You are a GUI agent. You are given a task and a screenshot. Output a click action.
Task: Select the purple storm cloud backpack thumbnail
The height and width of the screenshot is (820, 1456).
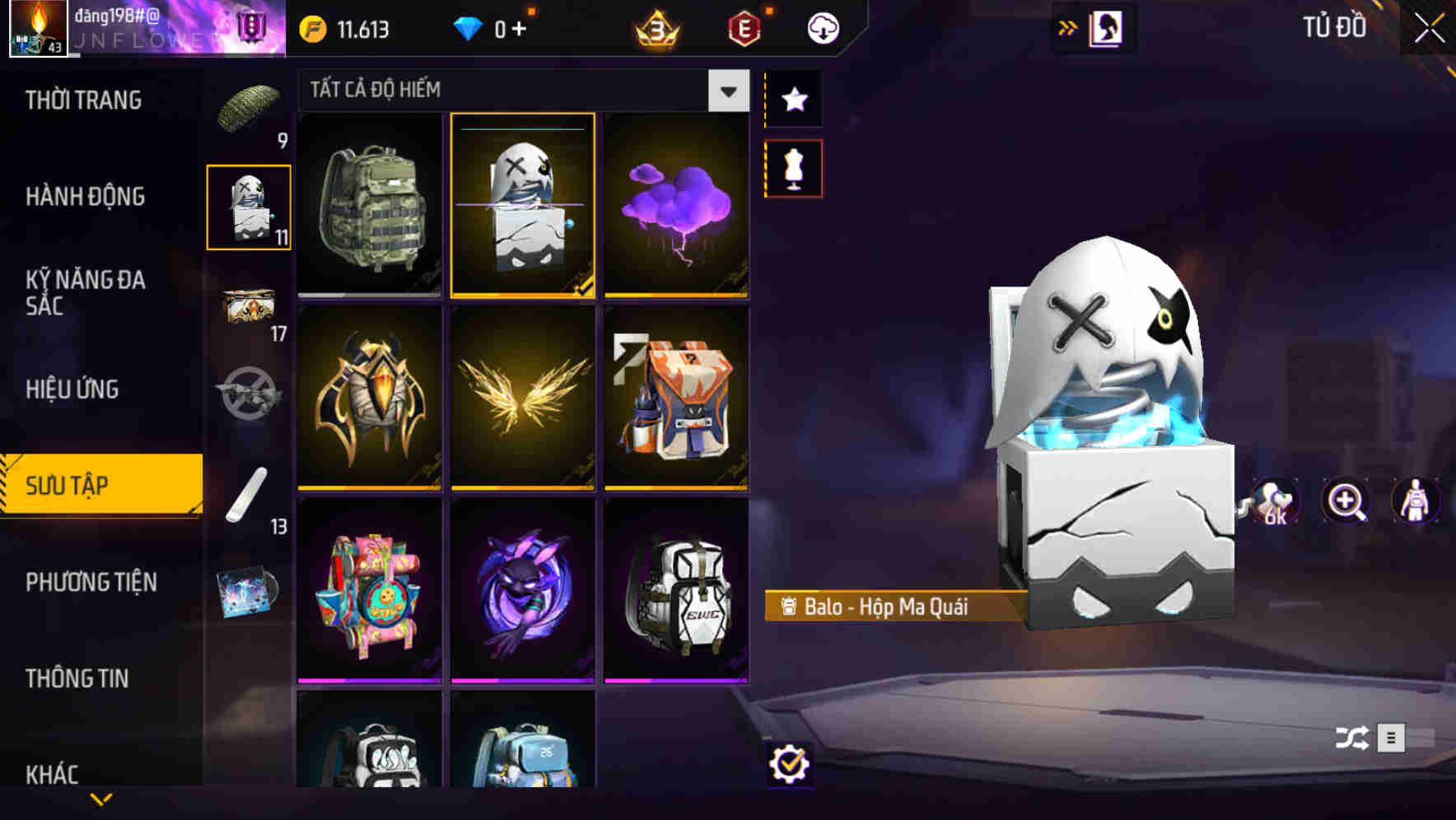coord(676,206)
